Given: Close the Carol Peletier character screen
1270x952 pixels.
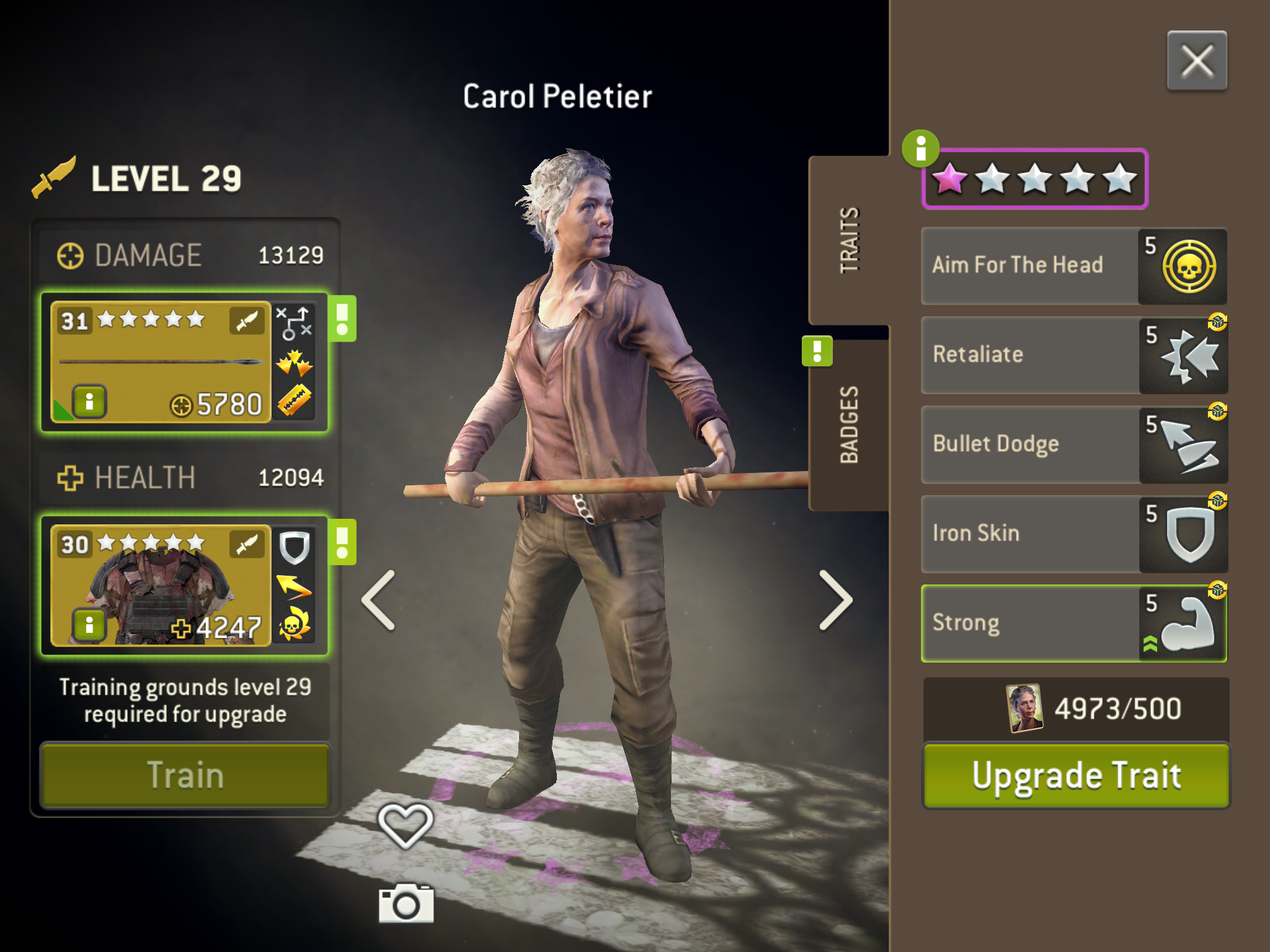Looking at the screenshot, I should [x=1196, y=61].
